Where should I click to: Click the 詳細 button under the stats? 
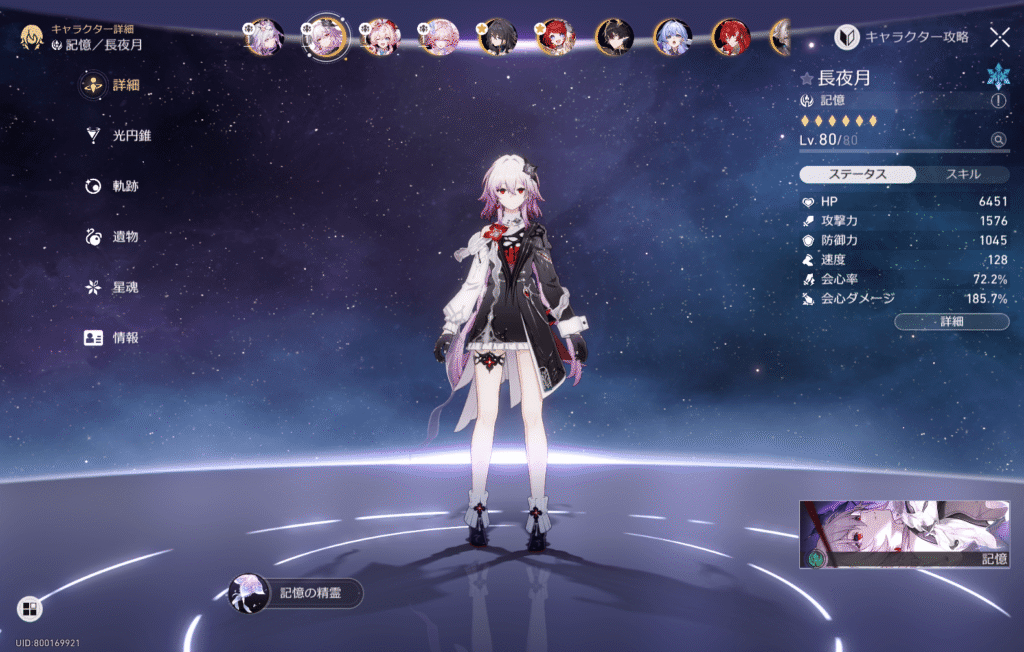951,321
